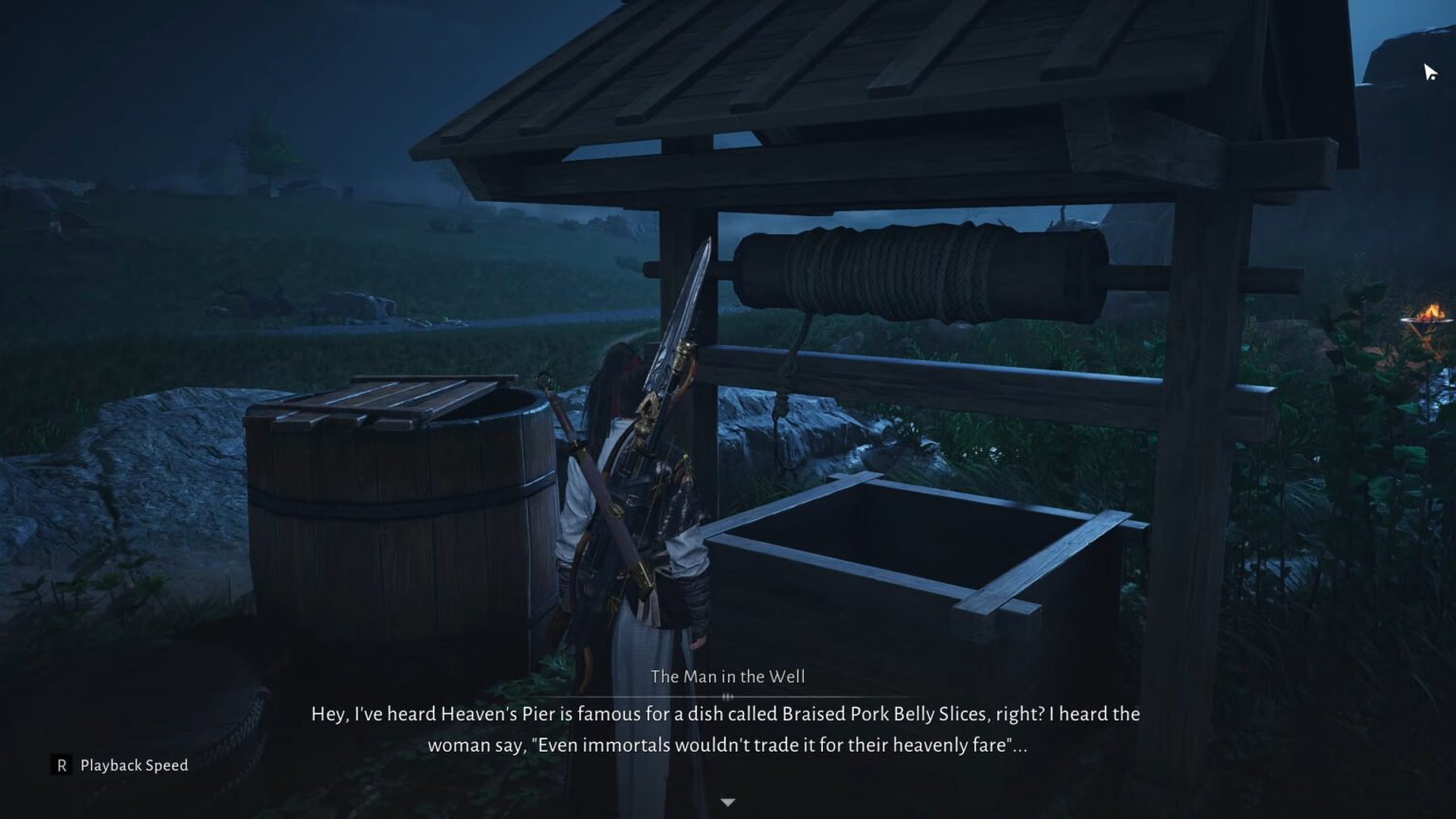Click the small progress marker above the dialogue
This screenshot has width=1456, height=819.
[727, 697]
